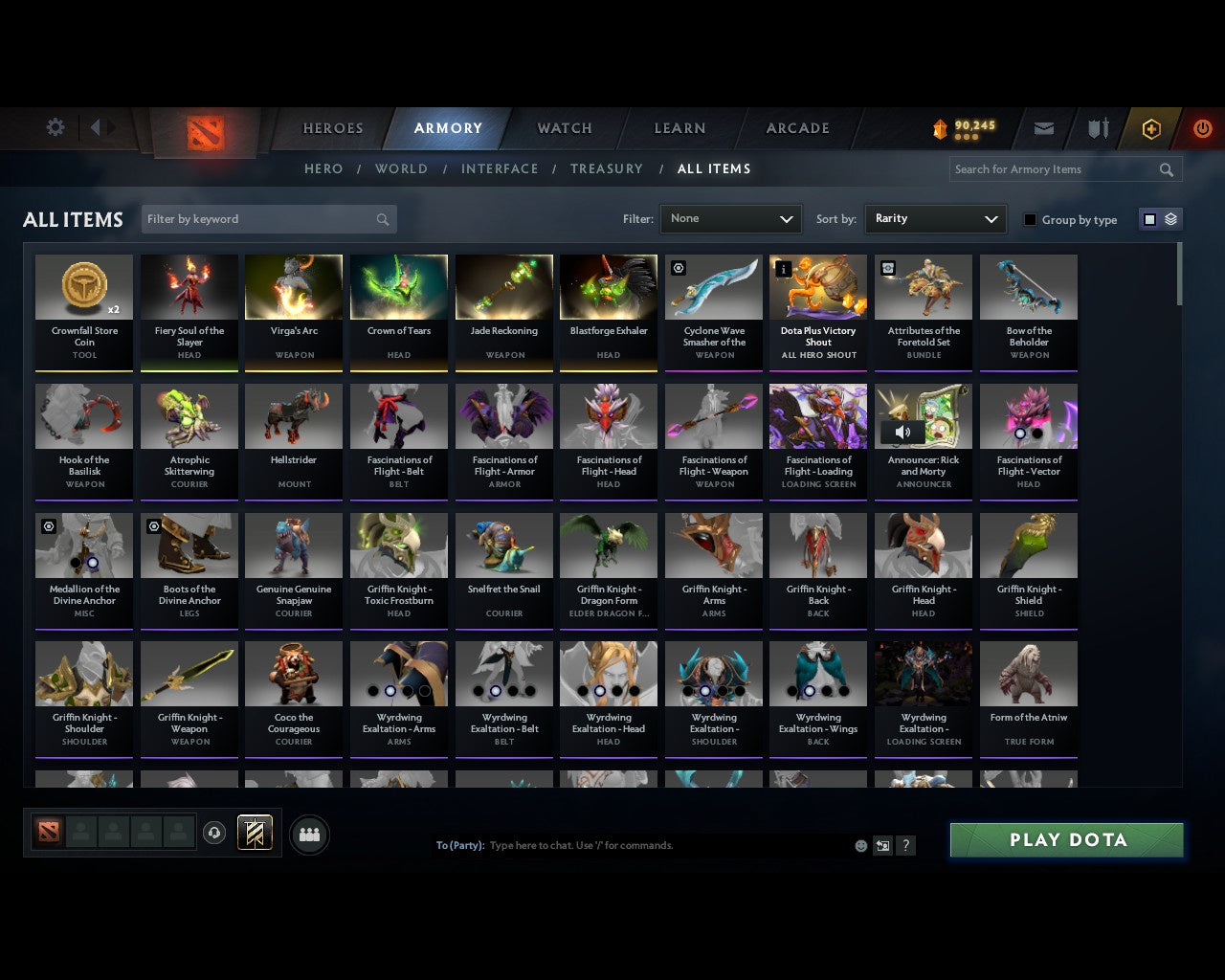Enable Group by type
Screen dimensions: 1225x980
1030,219
